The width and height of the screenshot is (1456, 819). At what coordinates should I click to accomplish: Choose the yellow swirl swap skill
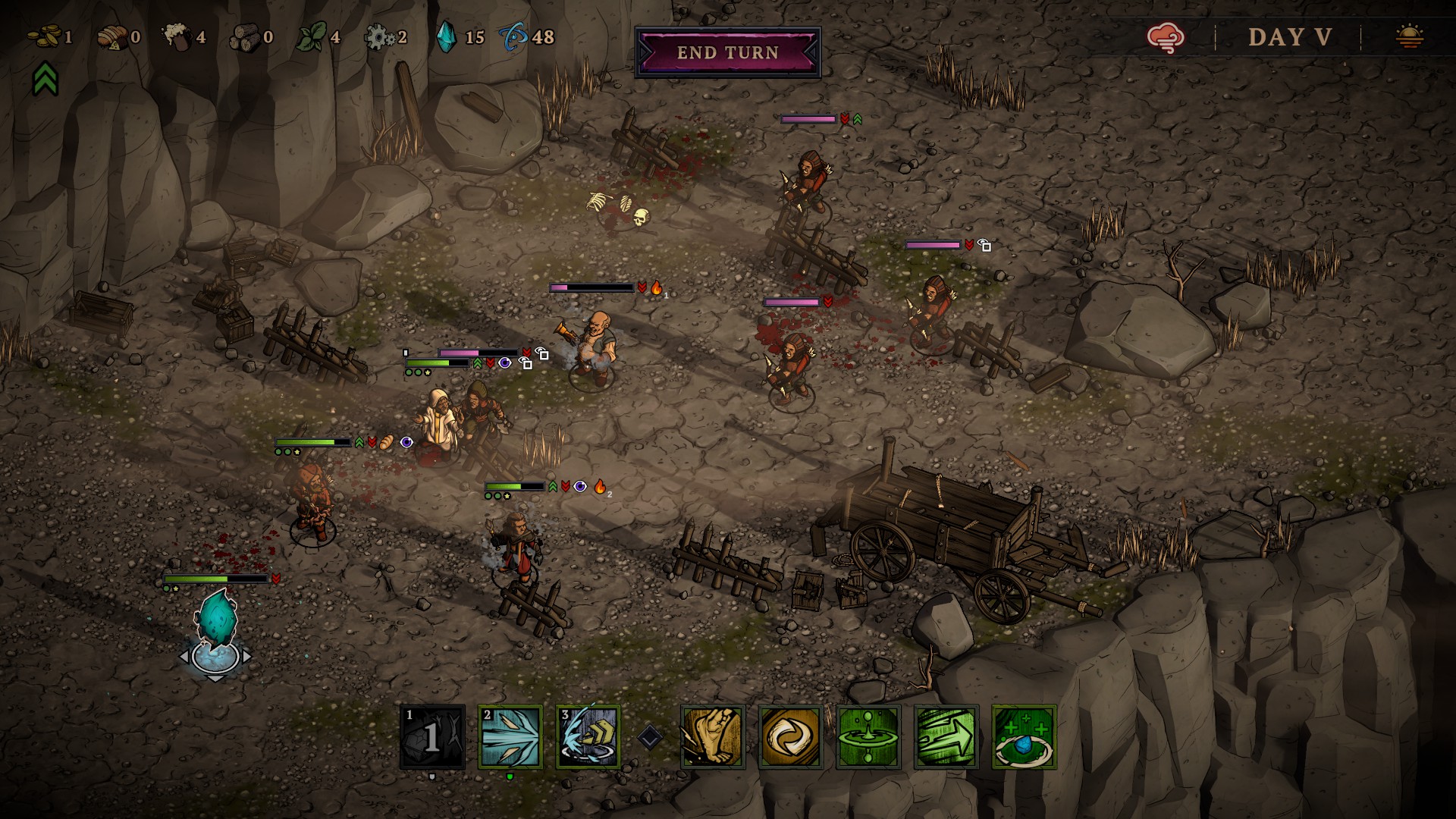coord(790,737)
